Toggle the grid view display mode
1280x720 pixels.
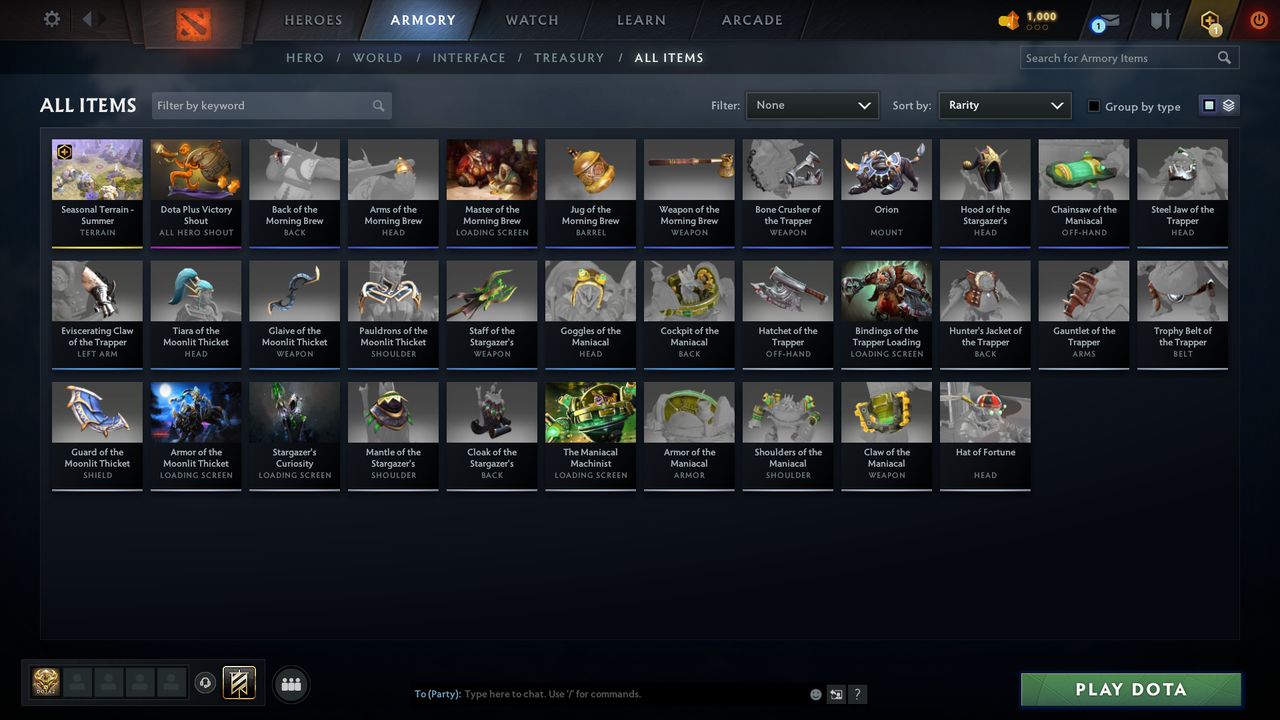(x=1209, y=104)
